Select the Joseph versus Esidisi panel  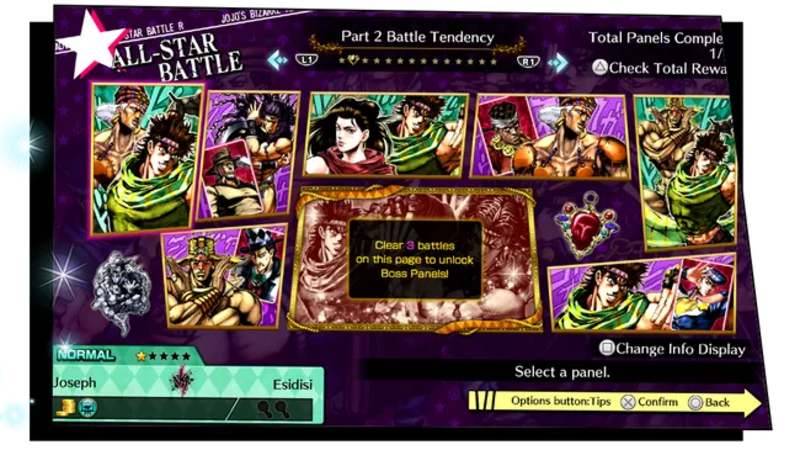148,160
